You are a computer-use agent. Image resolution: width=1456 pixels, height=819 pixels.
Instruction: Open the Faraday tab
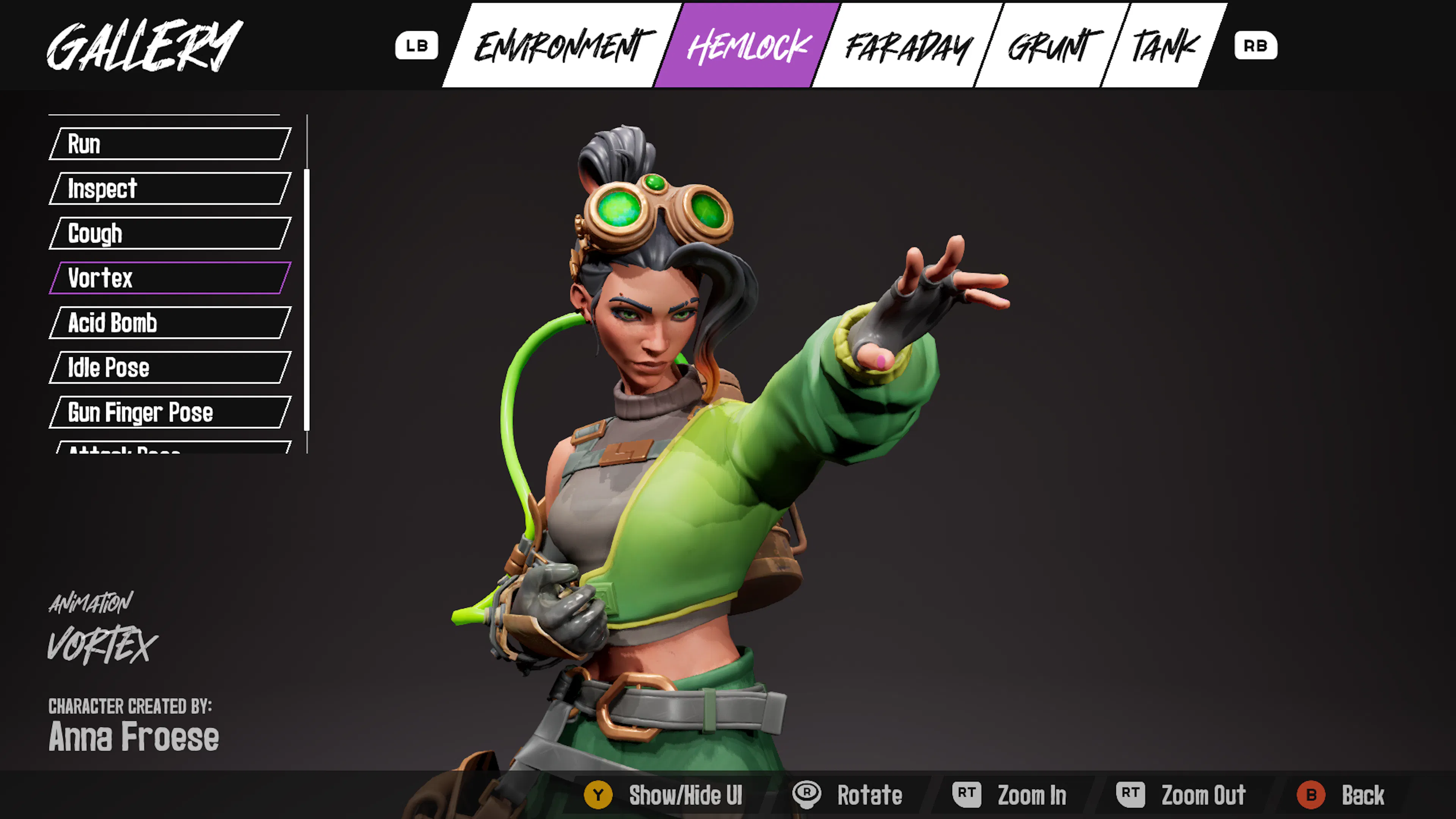pos(908,45)
